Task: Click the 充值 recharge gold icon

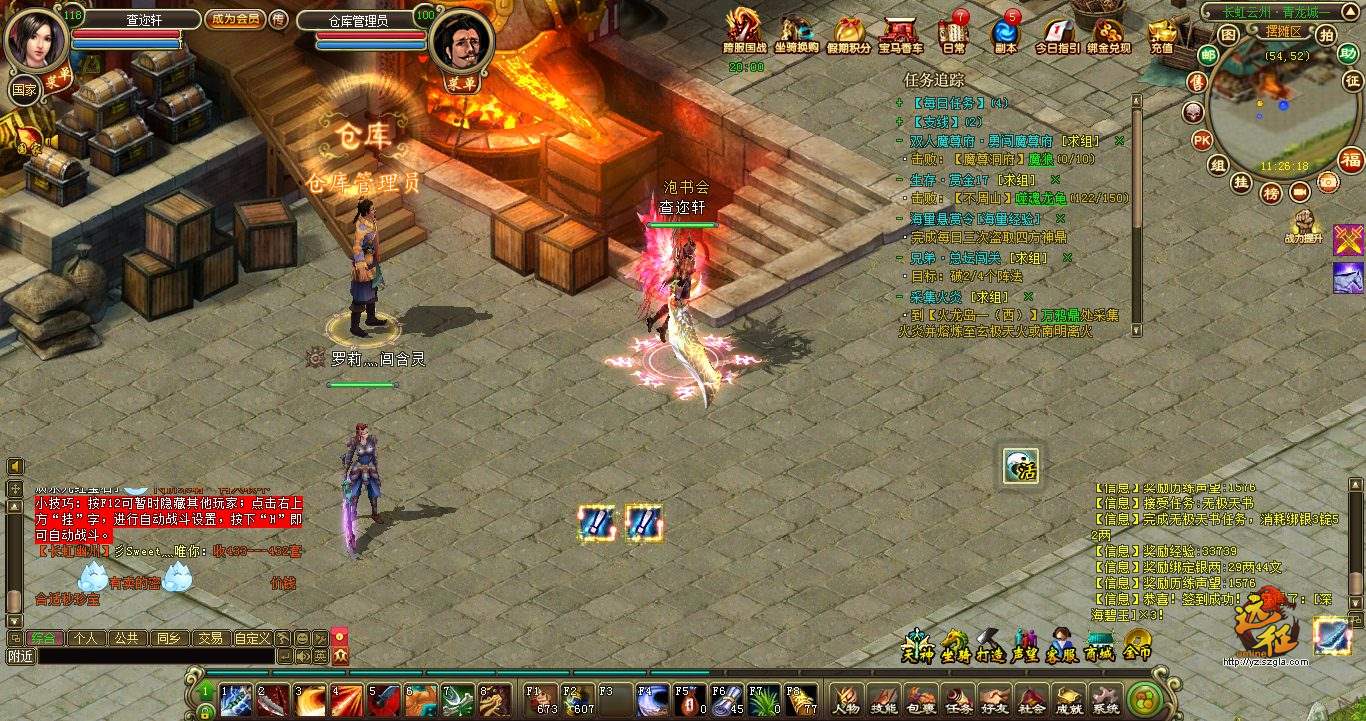Action: click(x=1161, y=32)
